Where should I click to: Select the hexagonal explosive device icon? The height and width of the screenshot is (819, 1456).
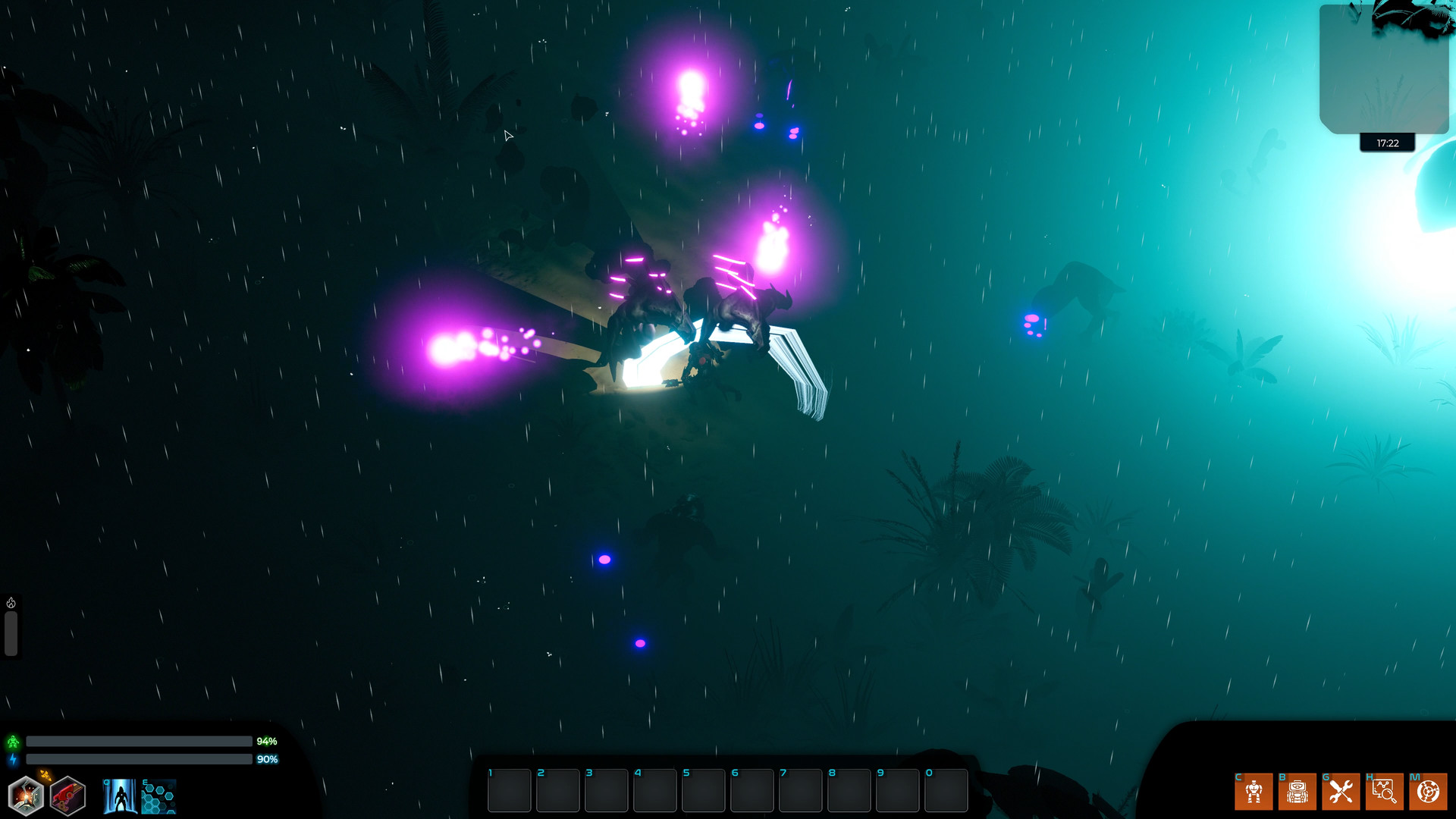click(x=25, y=795)
